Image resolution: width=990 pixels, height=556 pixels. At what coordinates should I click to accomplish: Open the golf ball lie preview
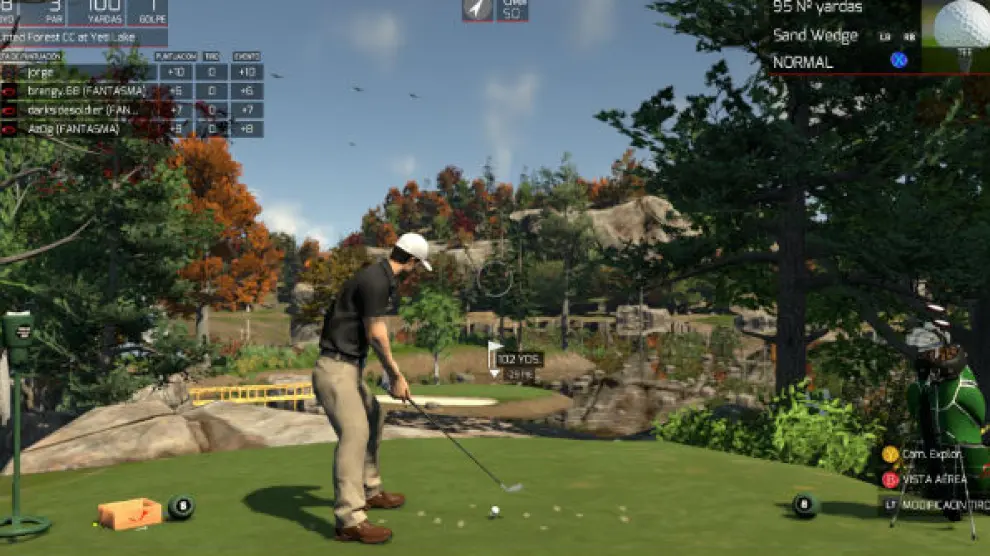960,35
